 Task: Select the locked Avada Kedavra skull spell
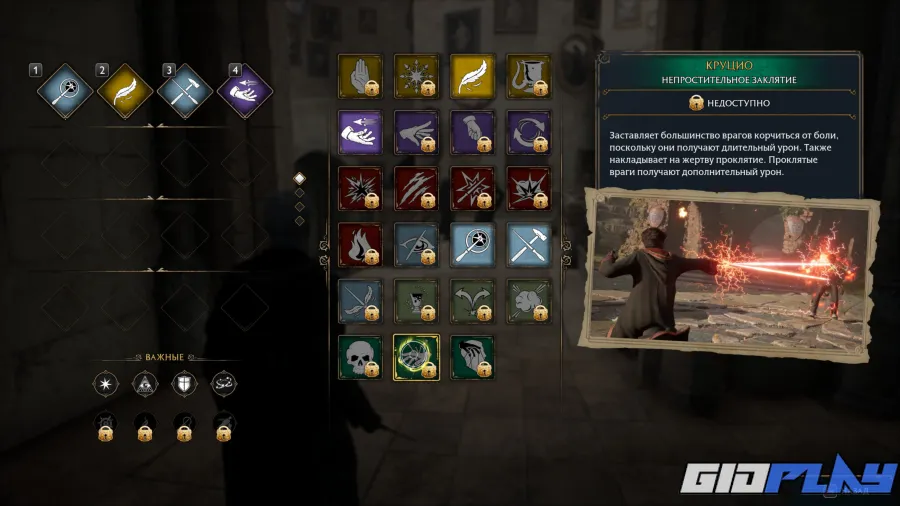pos(359,356)
